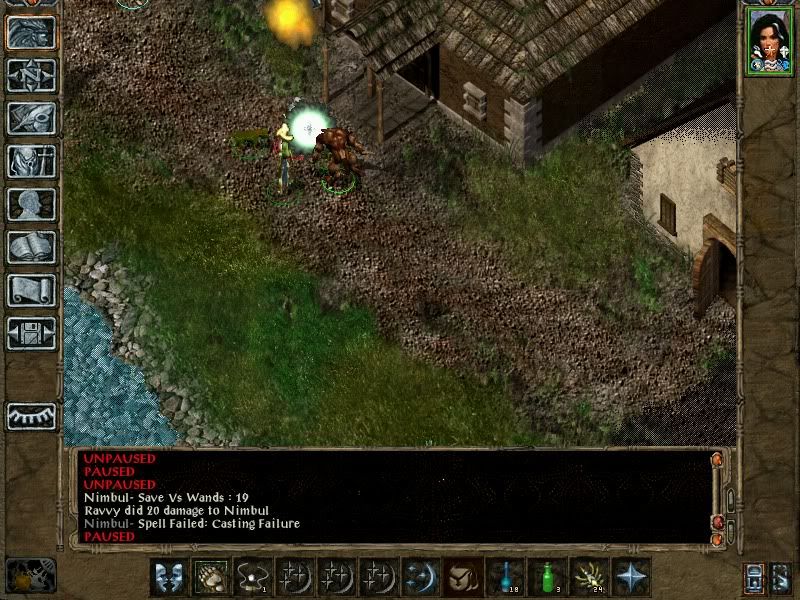
Task: Open the bag special abilities button
Action: point(463,577)
